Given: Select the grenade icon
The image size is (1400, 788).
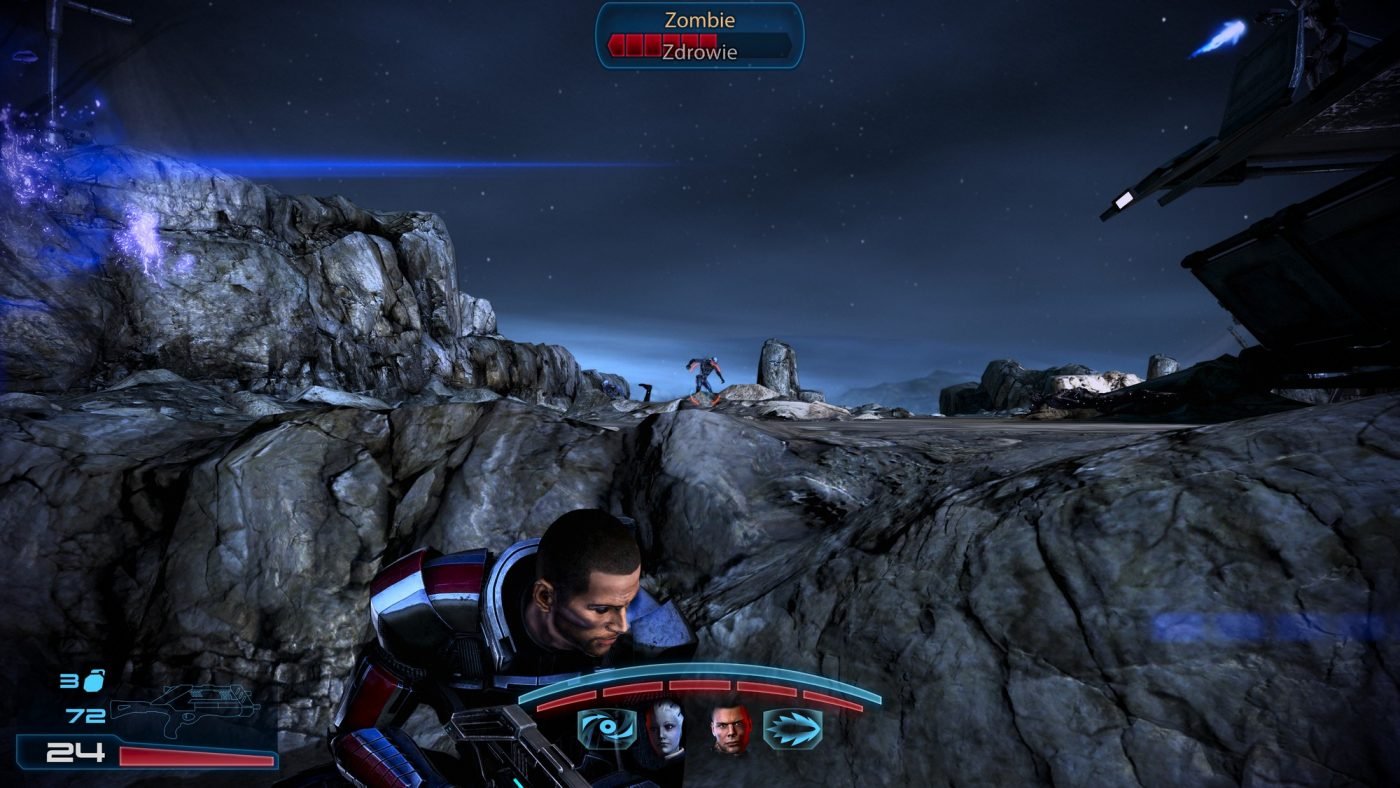Looking at the screenshot, I should (93, 681).
